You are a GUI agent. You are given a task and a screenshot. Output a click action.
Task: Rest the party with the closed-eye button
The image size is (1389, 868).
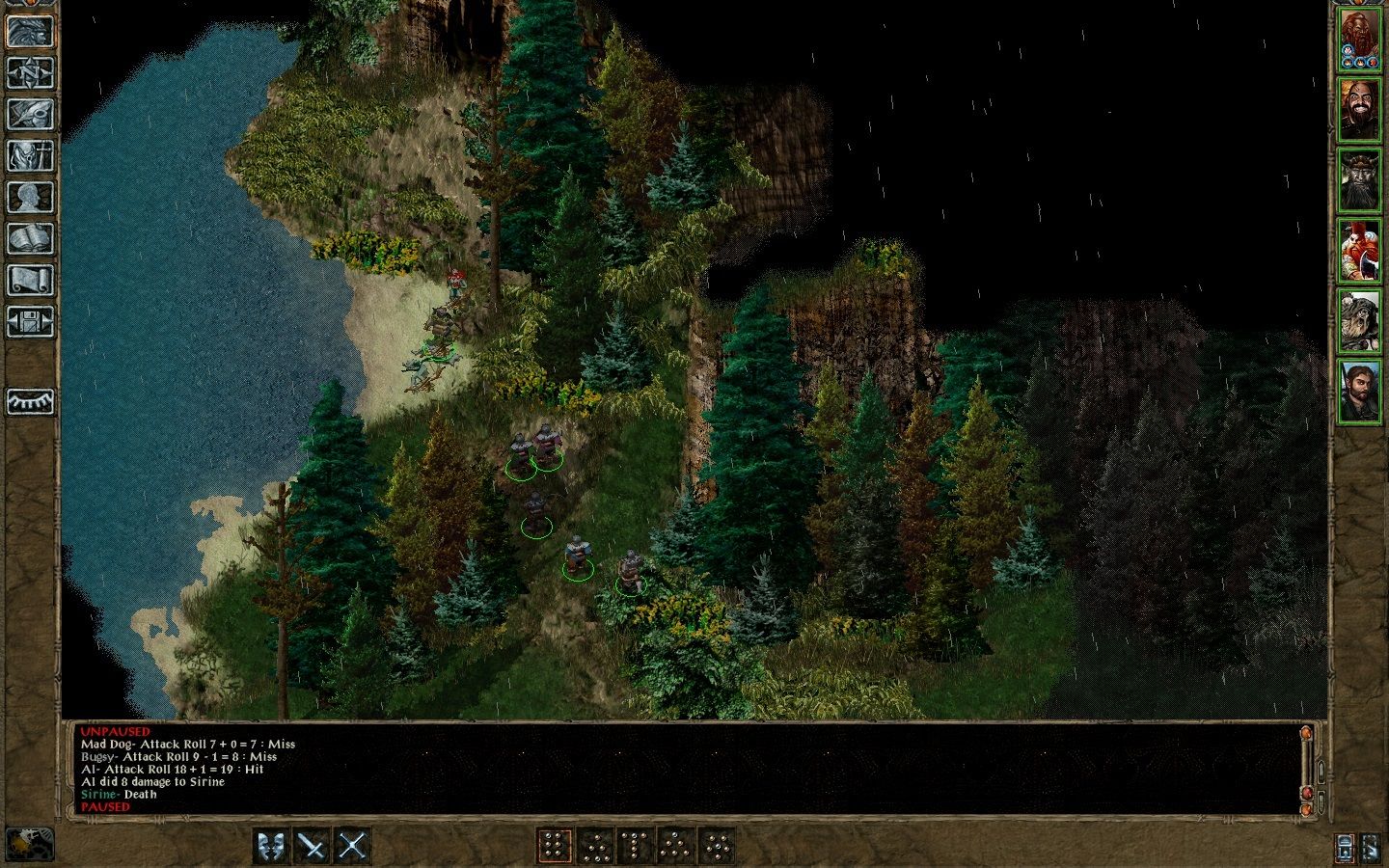click(x=30, y=401)
